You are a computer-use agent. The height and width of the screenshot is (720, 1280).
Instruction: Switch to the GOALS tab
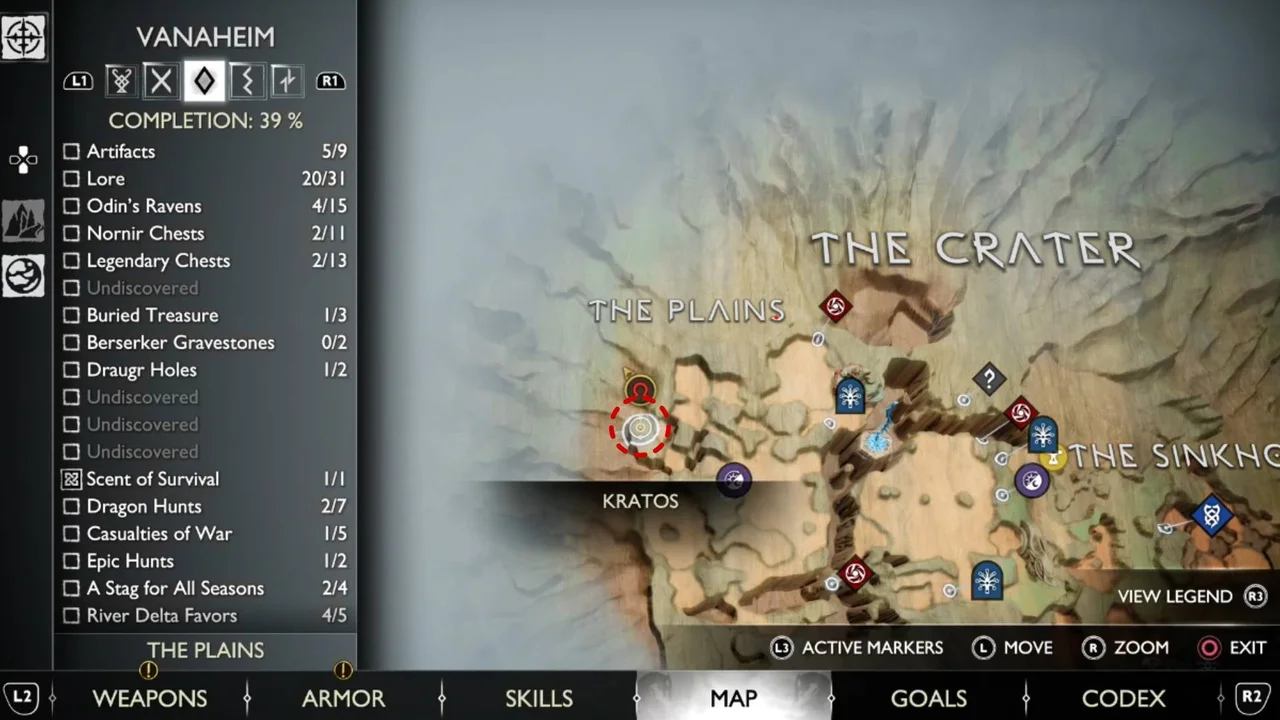(928, 698)
